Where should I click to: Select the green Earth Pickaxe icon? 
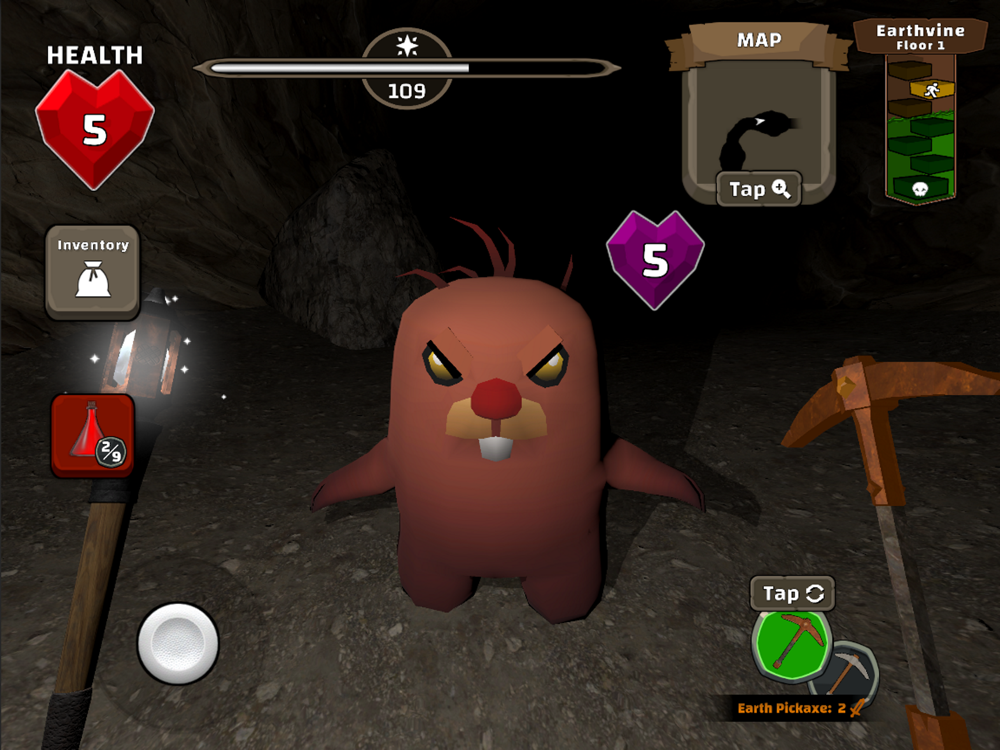coord(791,643)
